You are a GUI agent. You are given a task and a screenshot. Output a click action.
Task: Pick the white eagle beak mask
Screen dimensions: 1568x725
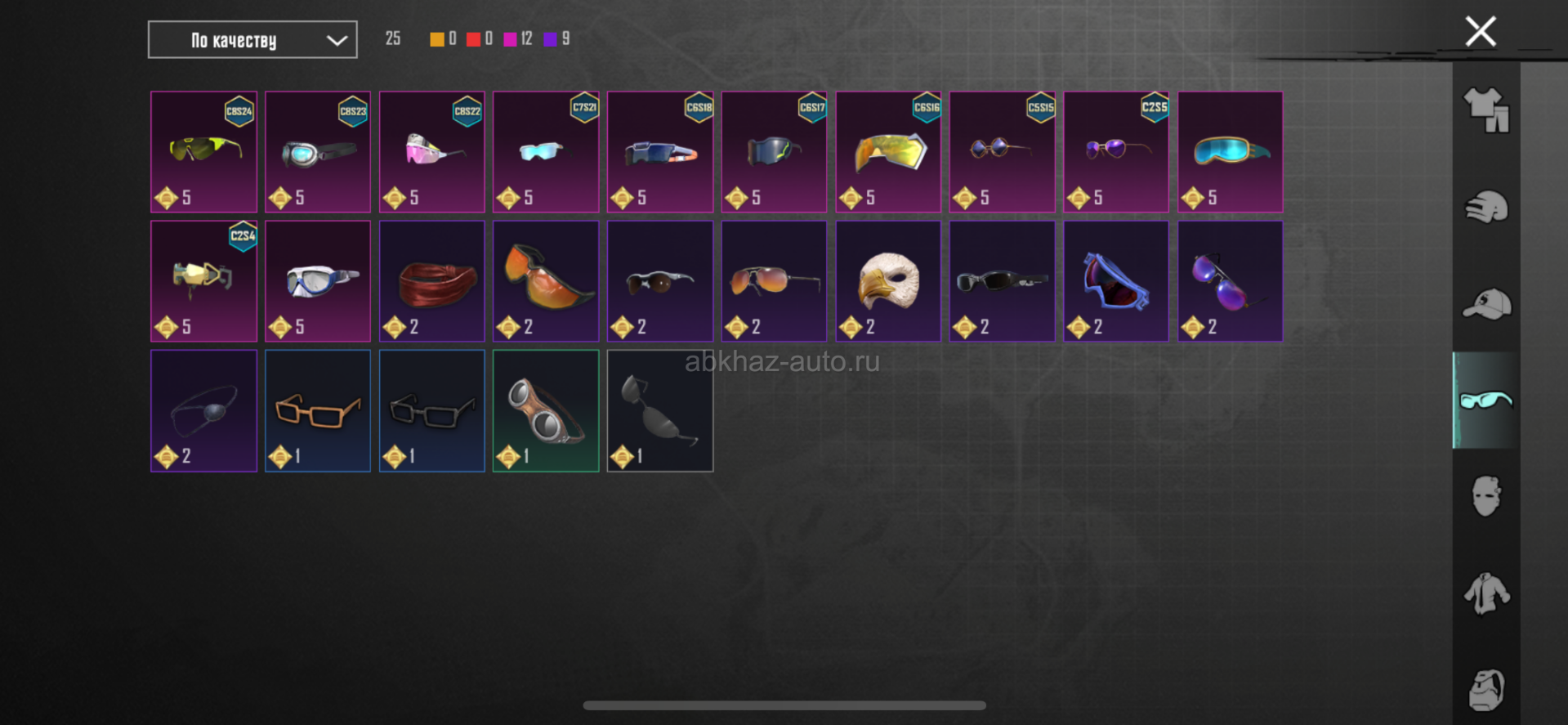(x=888, y=281)
